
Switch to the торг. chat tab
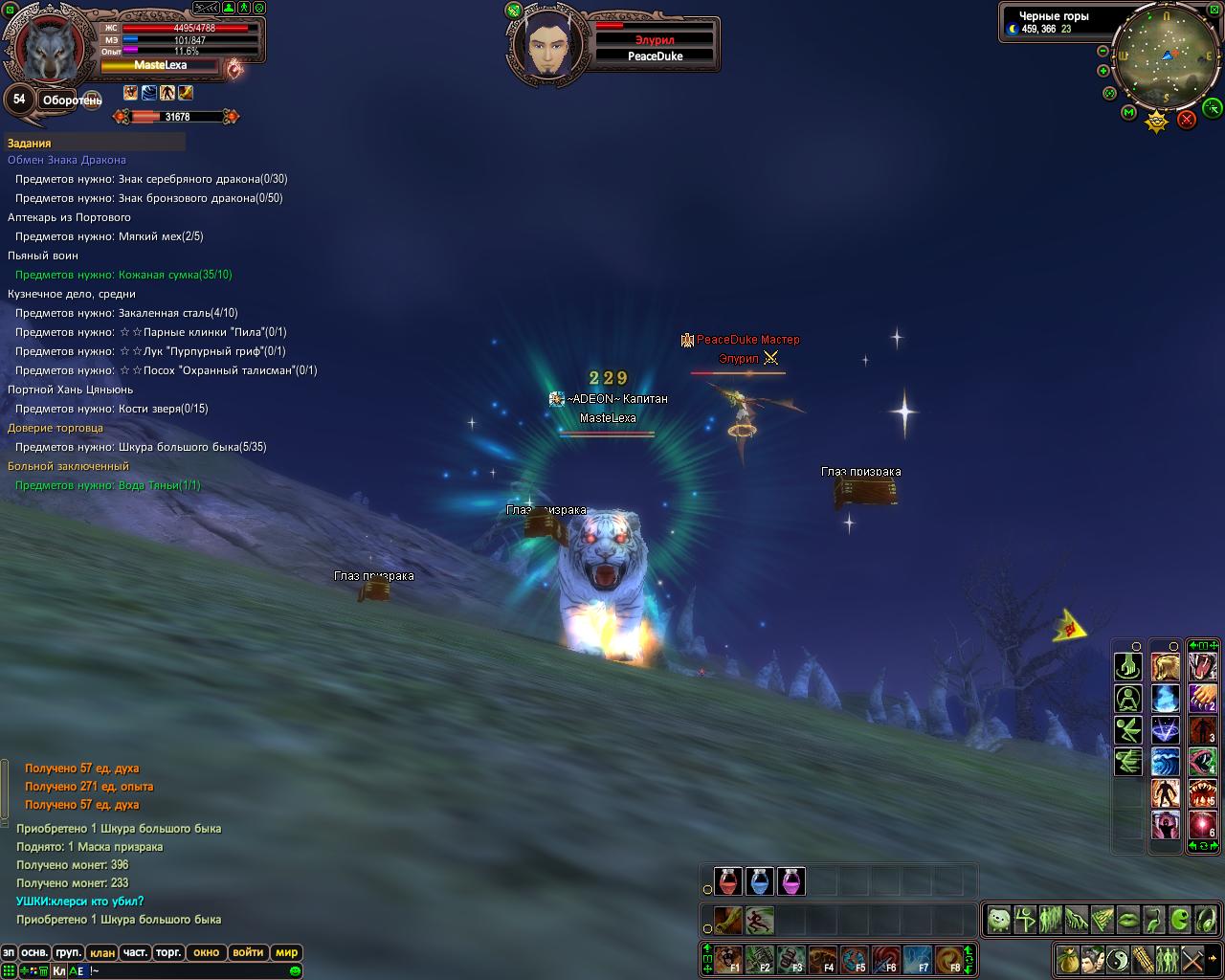point(168,952)
